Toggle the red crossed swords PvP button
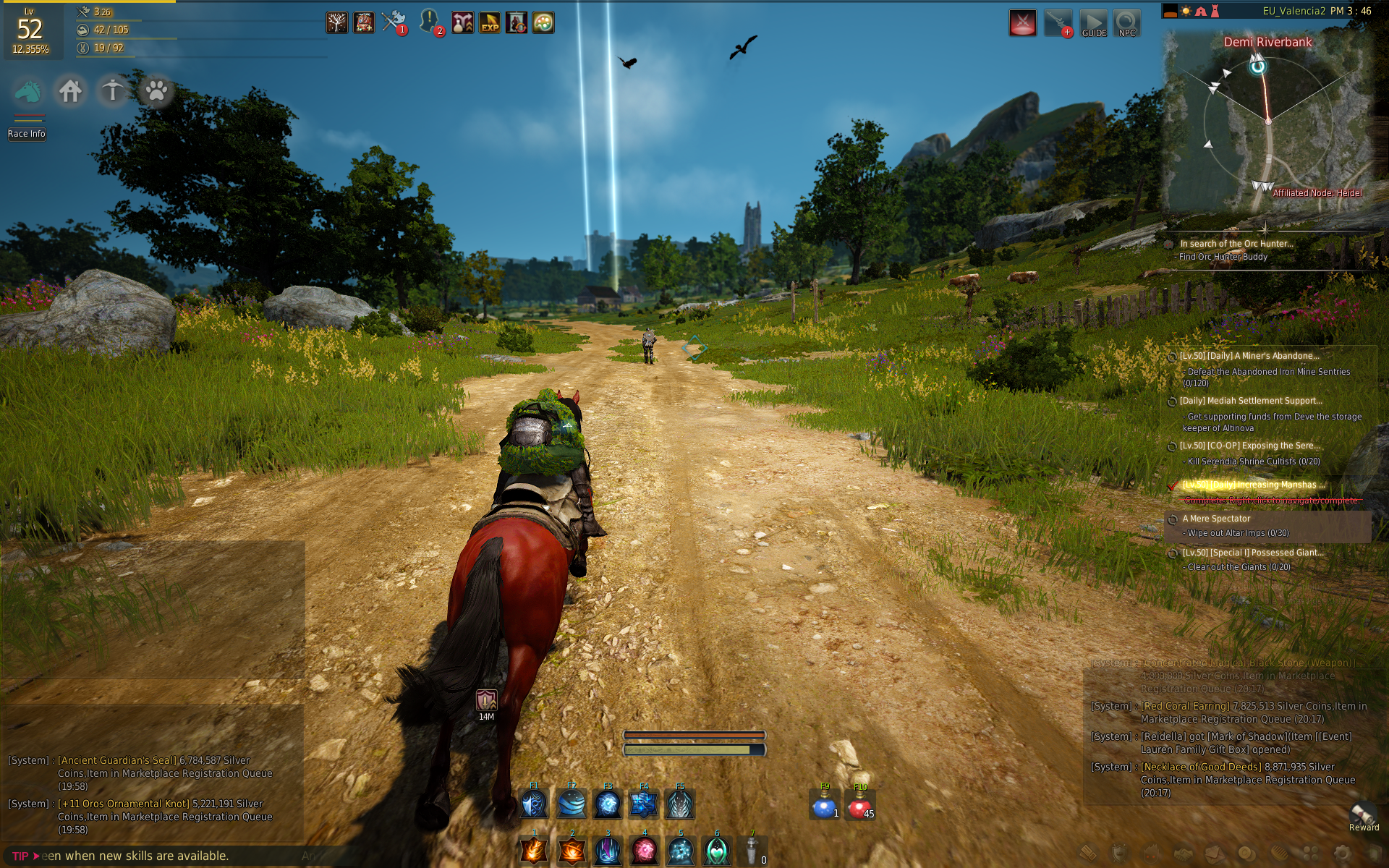The width and height of the screenshot is (1389, 868). [x=1022, y=23]
